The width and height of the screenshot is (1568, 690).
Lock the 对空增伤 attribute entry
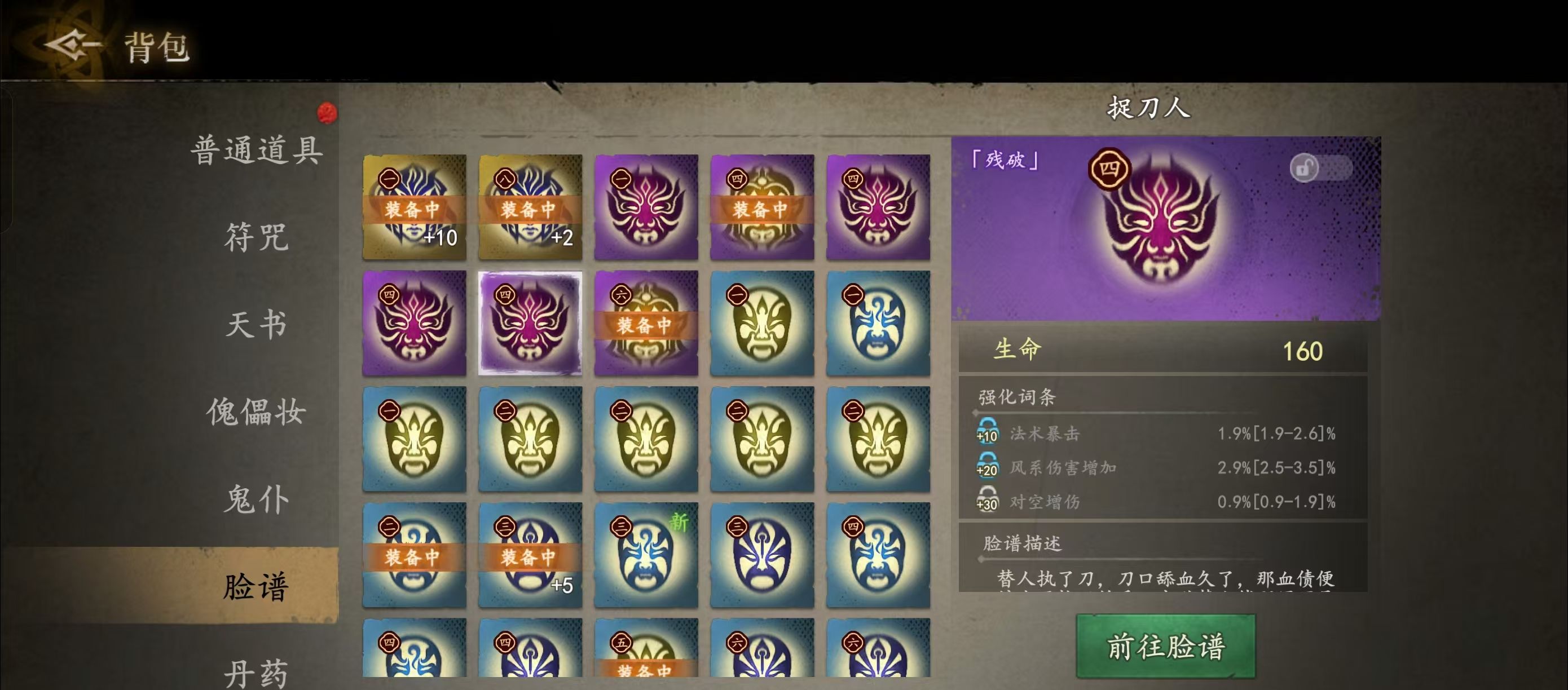pyautogui.click(x=989, y=499)
